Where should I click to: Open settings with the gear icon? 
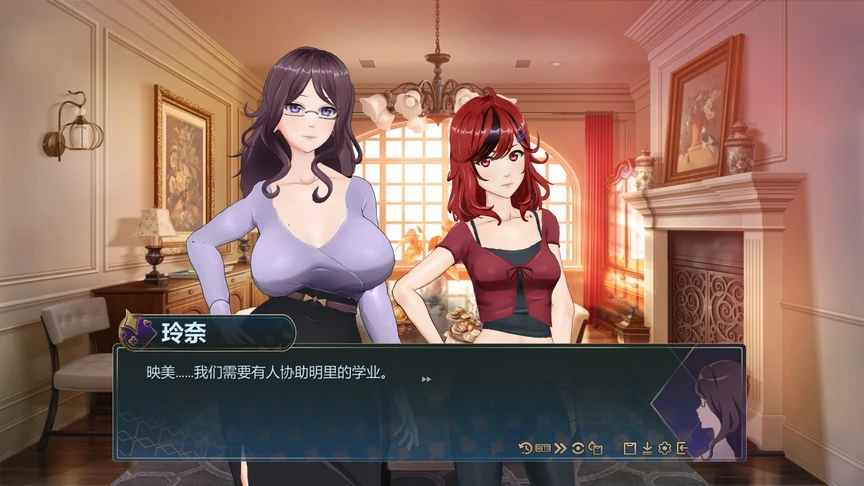[664, 447]
